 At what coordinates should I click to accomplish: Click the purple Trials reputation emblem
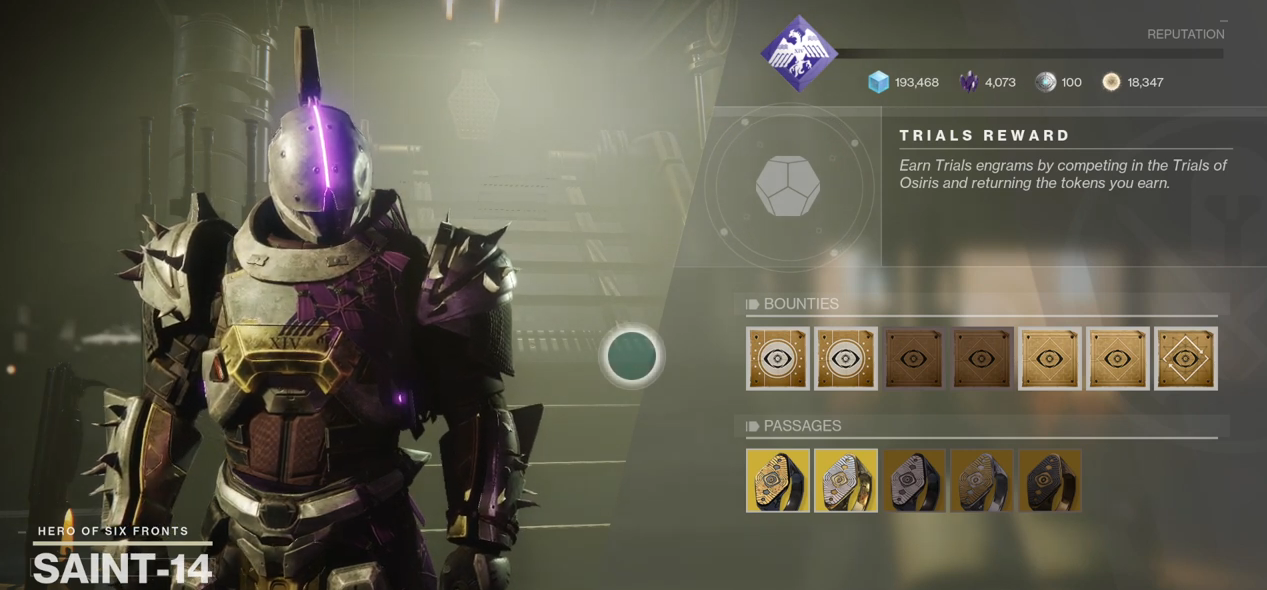click(x=798, y=53)
